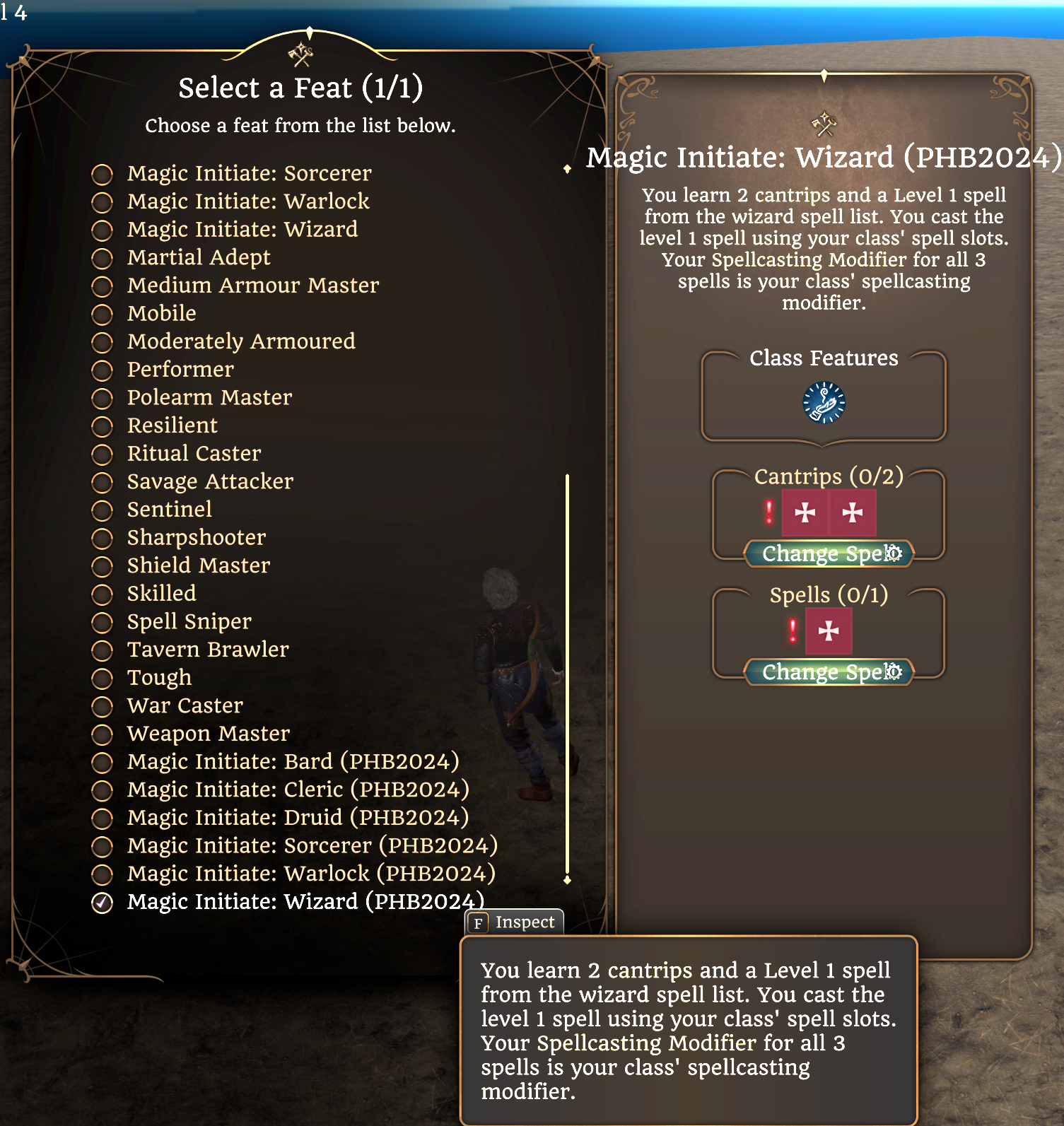
Task: Click the first empty cantrip slot
Action: (x=807, y=513)
